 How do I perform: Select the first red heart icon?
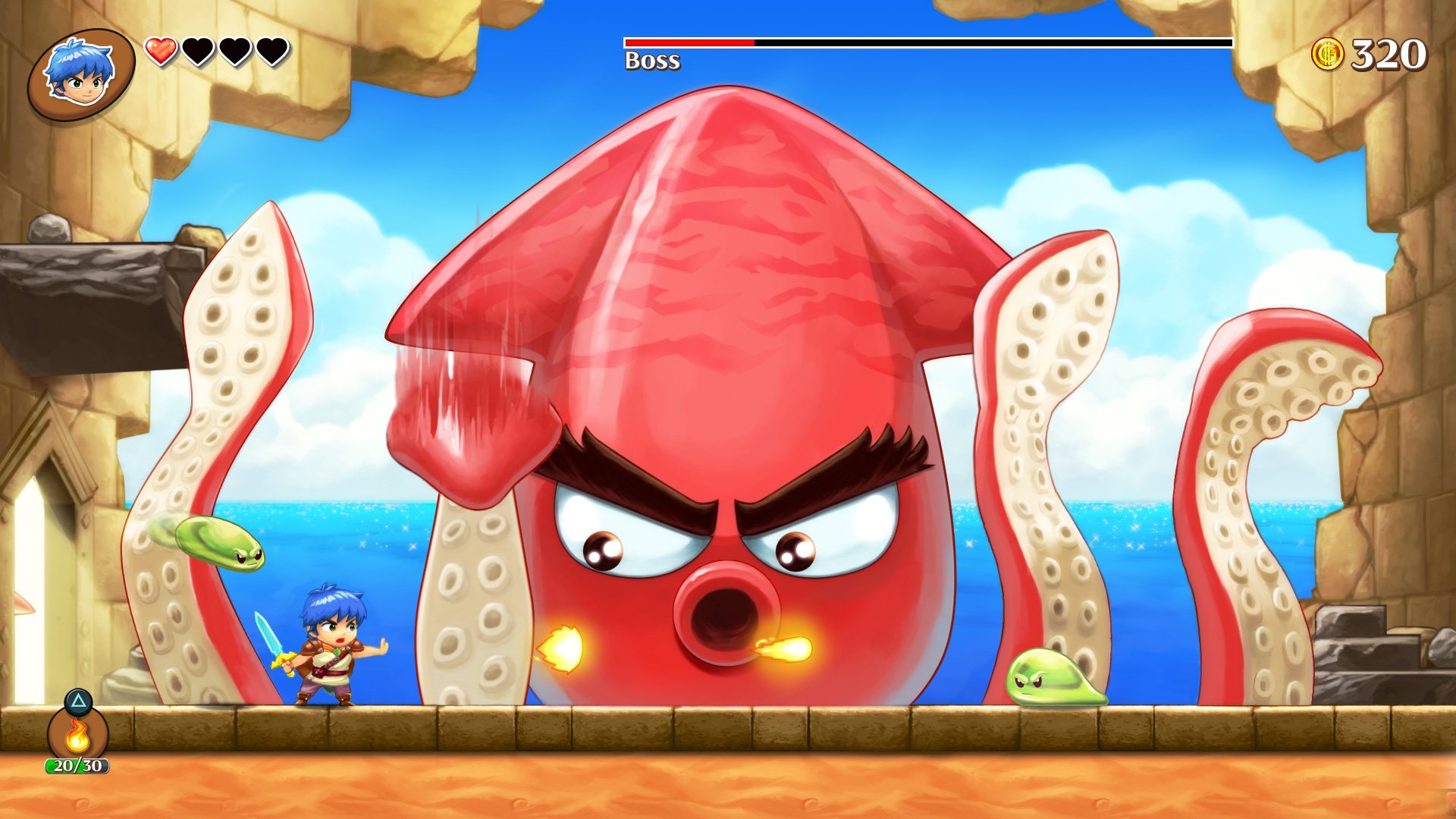click(x=162, y=49)
